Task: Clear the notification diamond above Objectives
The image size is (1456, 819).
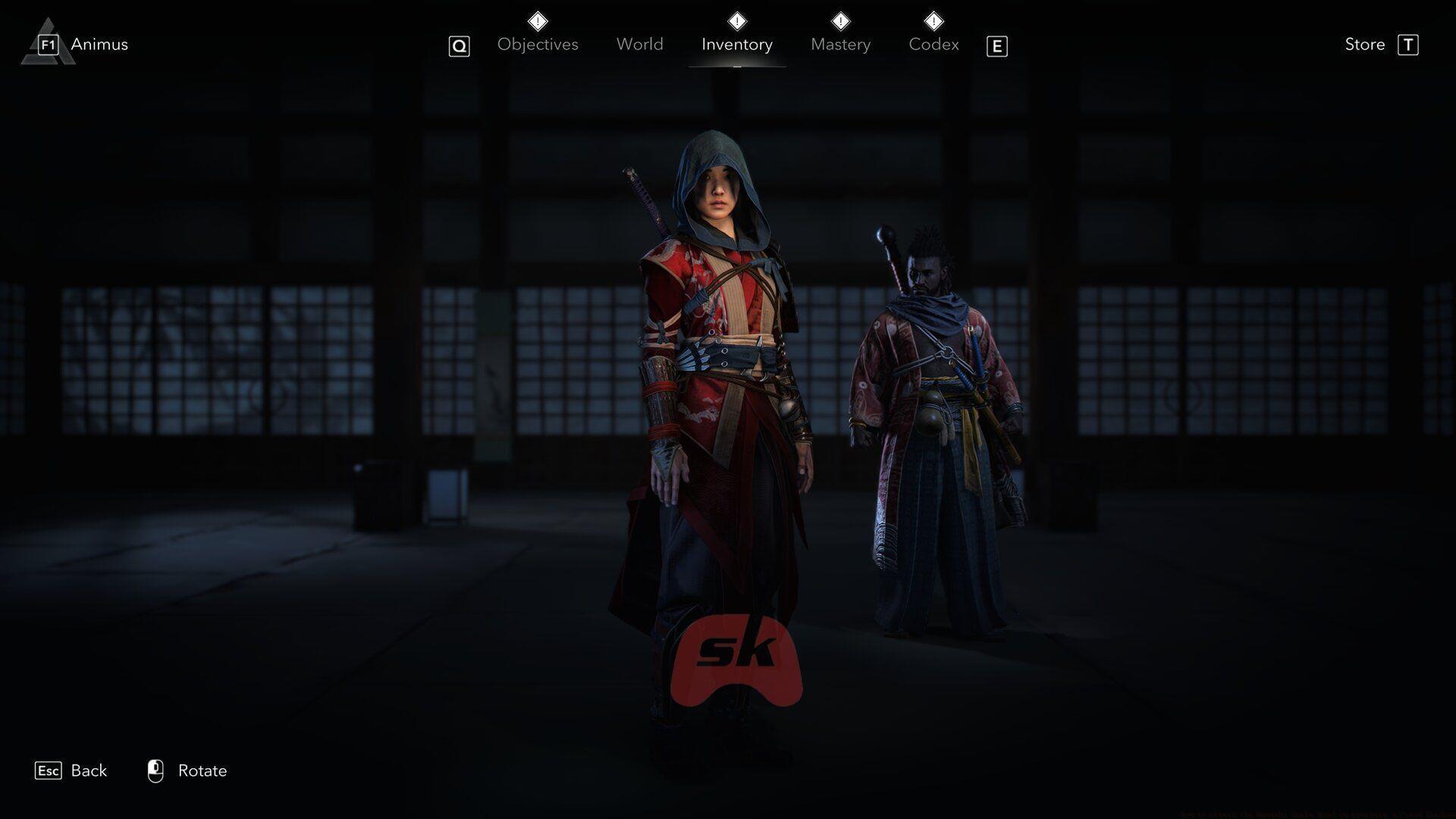Action: (x=537, y=21)
